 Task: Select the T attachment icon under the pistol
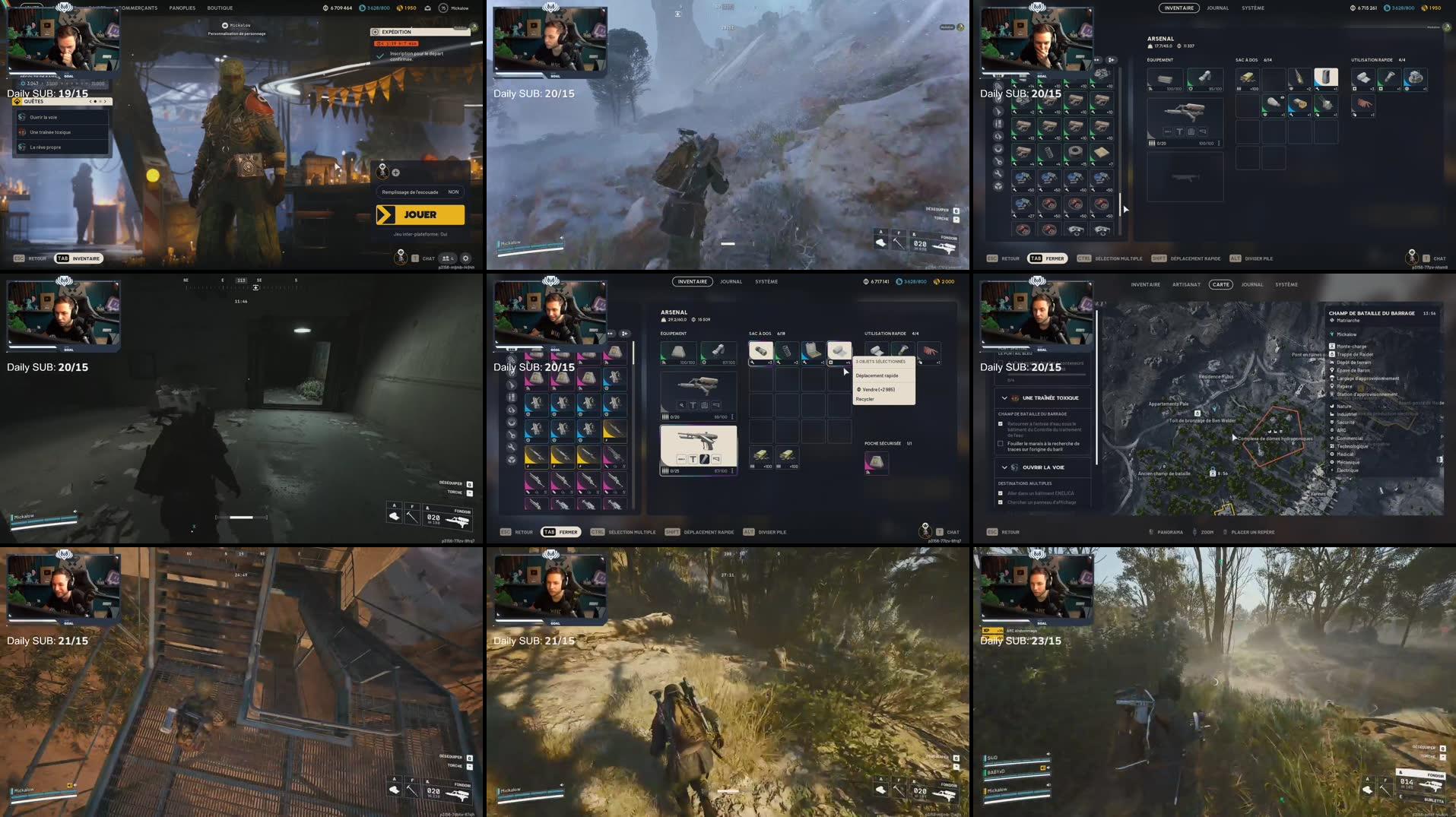point(693,459)
